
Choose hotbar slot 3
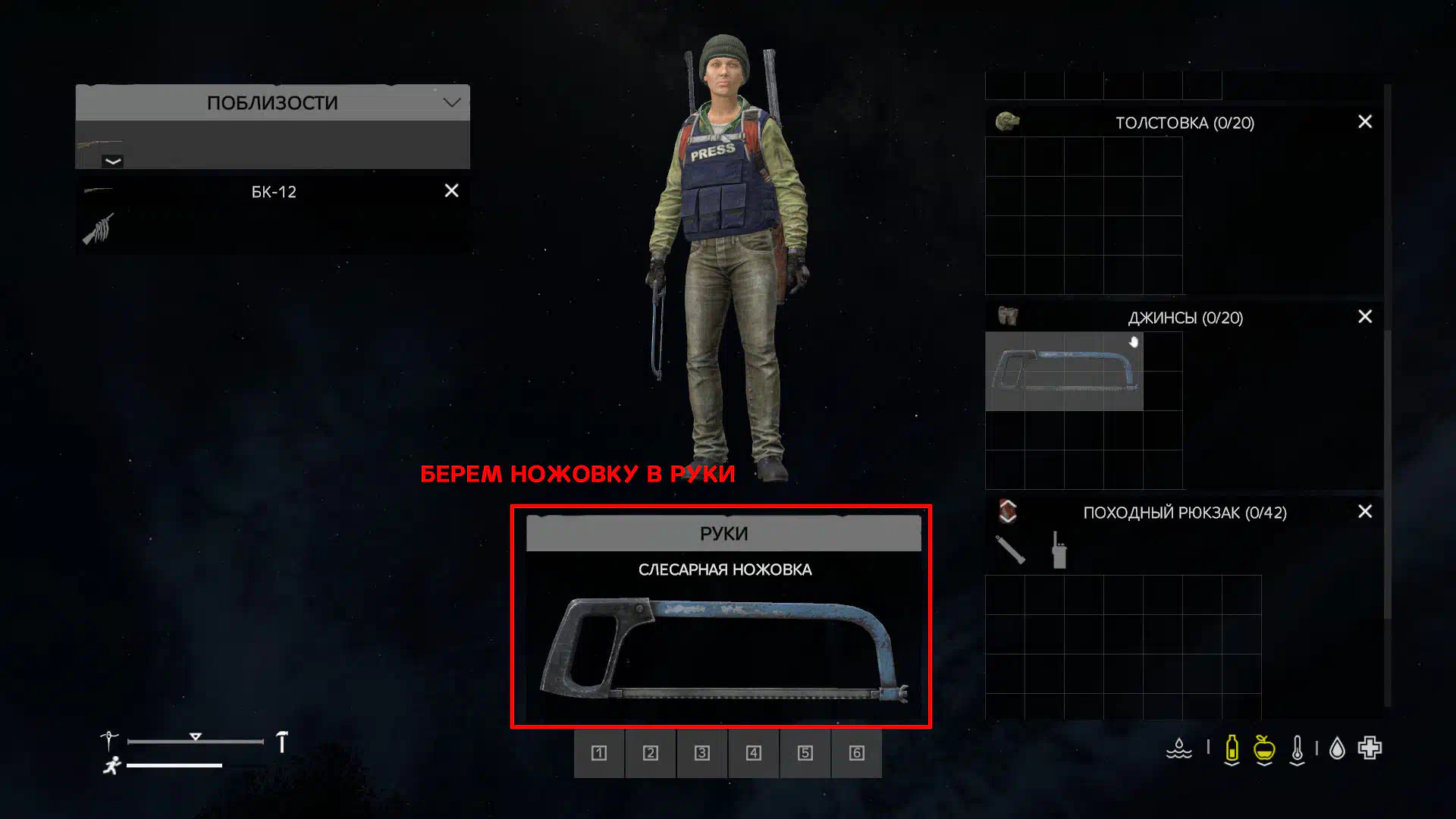pos(702,753)
